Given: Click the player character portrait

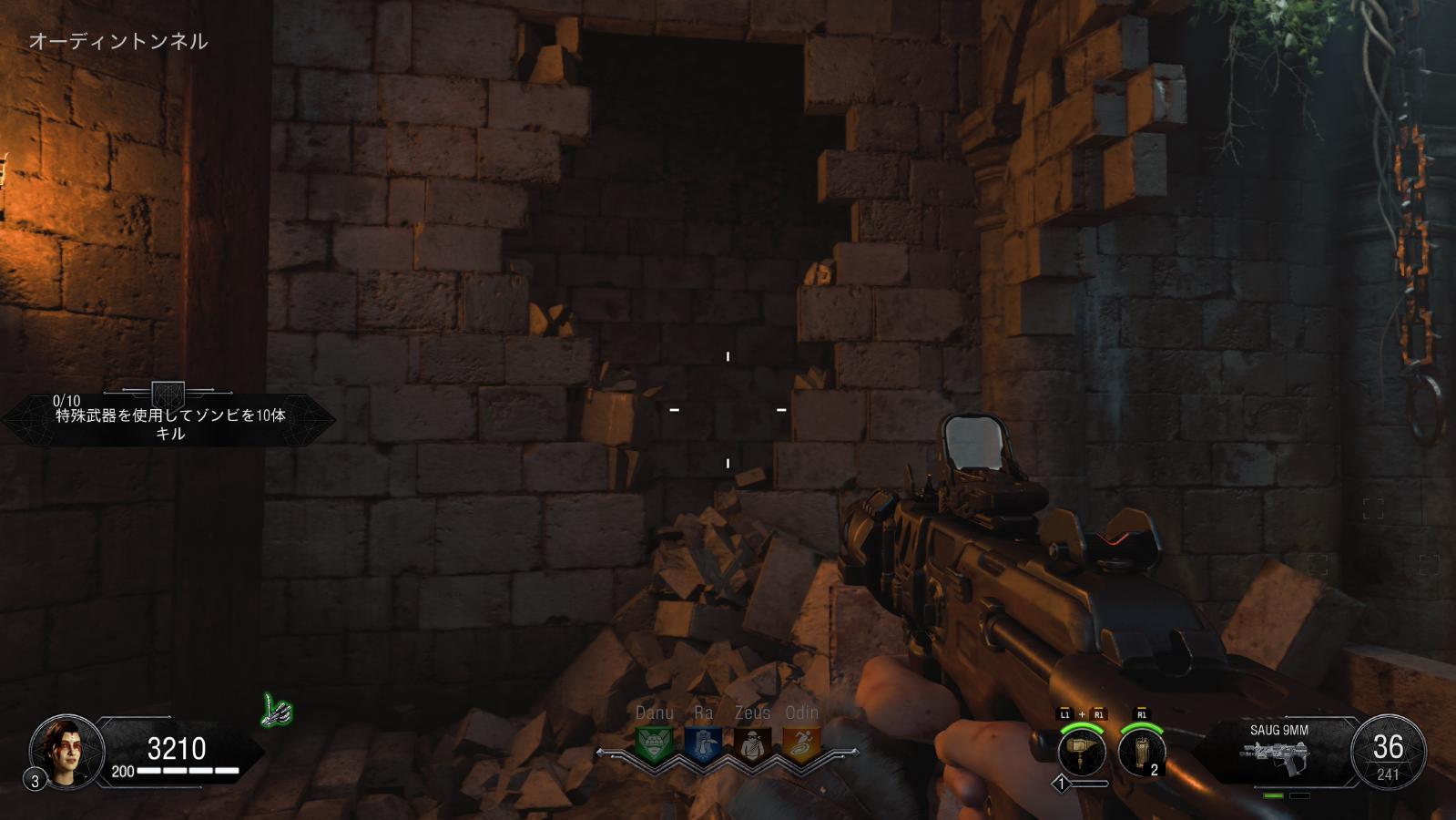Looking at the screenshot, I should 66,753.
